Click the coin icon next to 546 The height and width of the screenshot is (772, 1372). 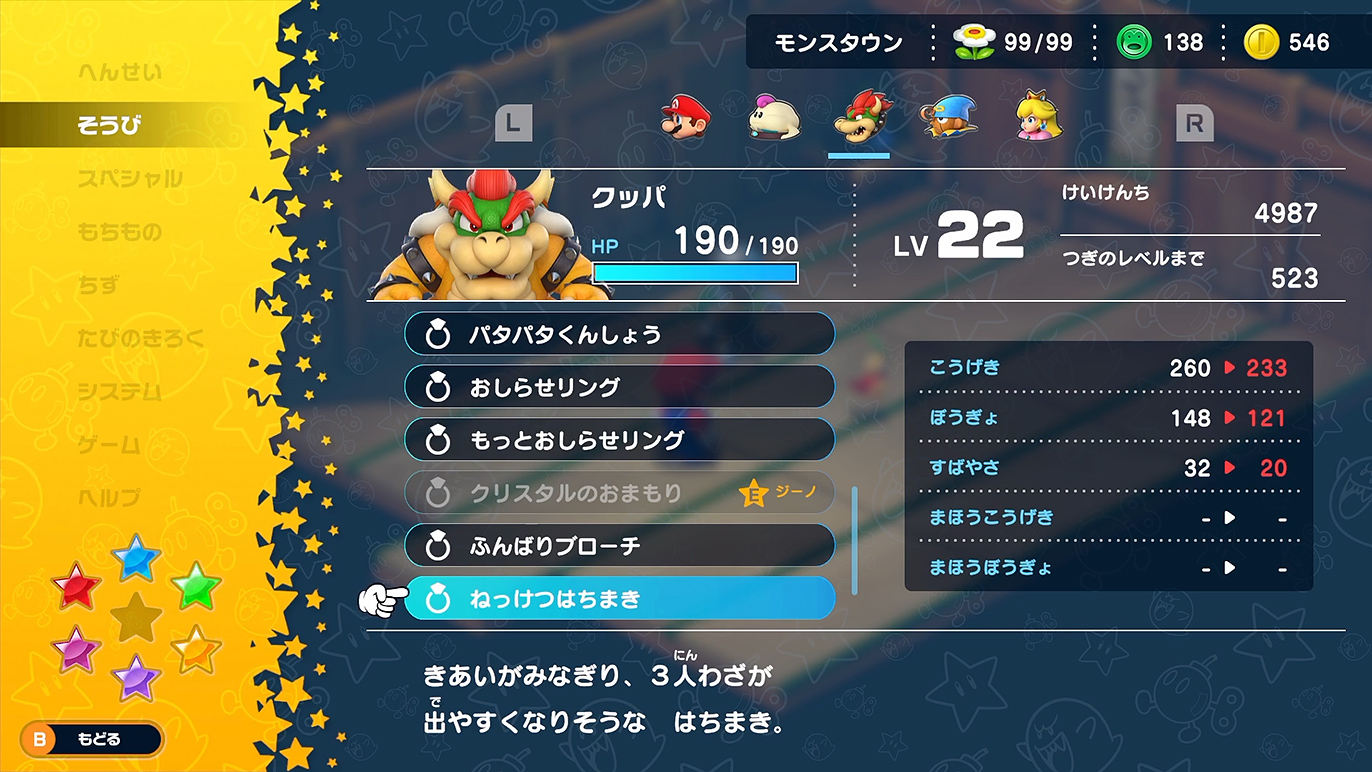click(1262, 42)
